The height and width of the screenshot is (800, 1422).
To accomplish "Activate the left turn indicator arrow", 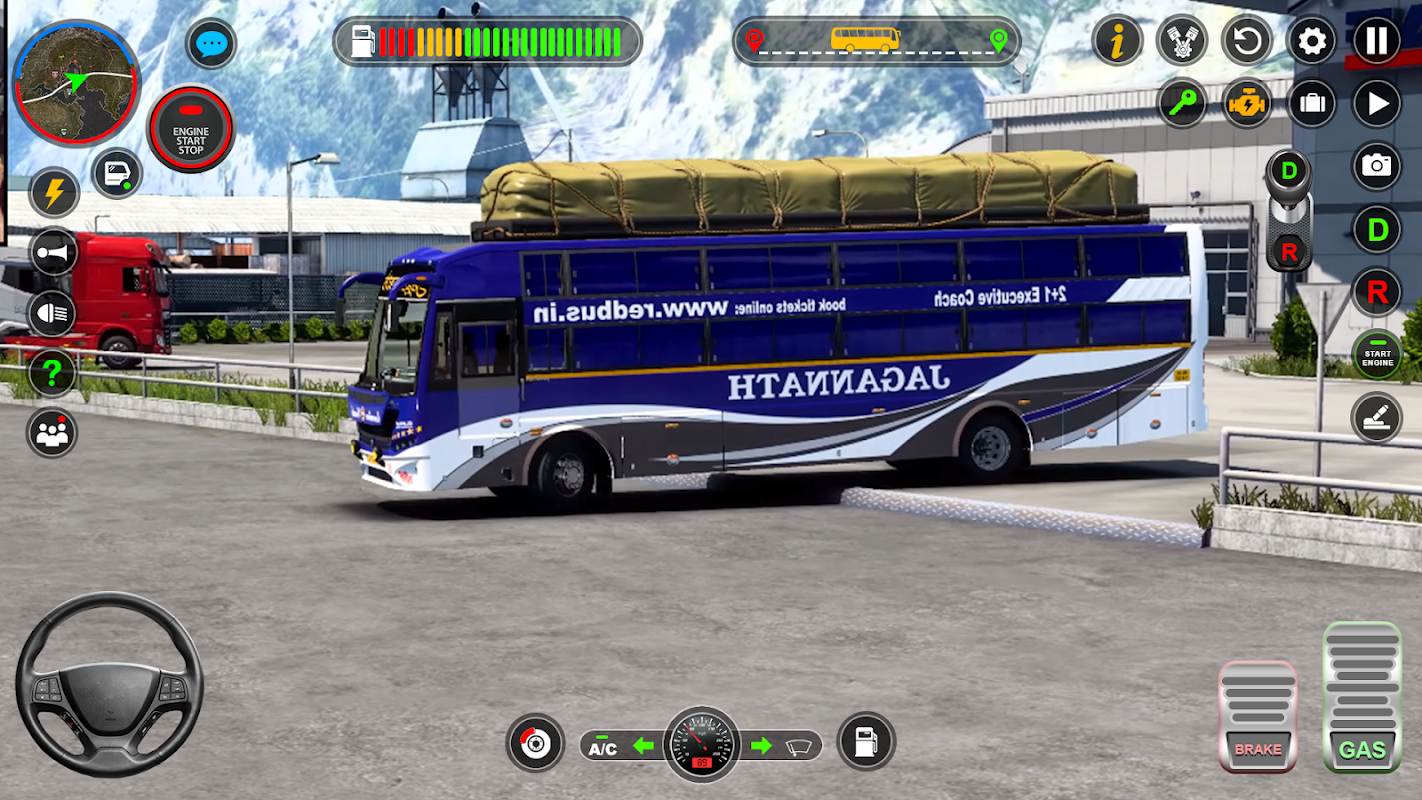I will 643,746.
